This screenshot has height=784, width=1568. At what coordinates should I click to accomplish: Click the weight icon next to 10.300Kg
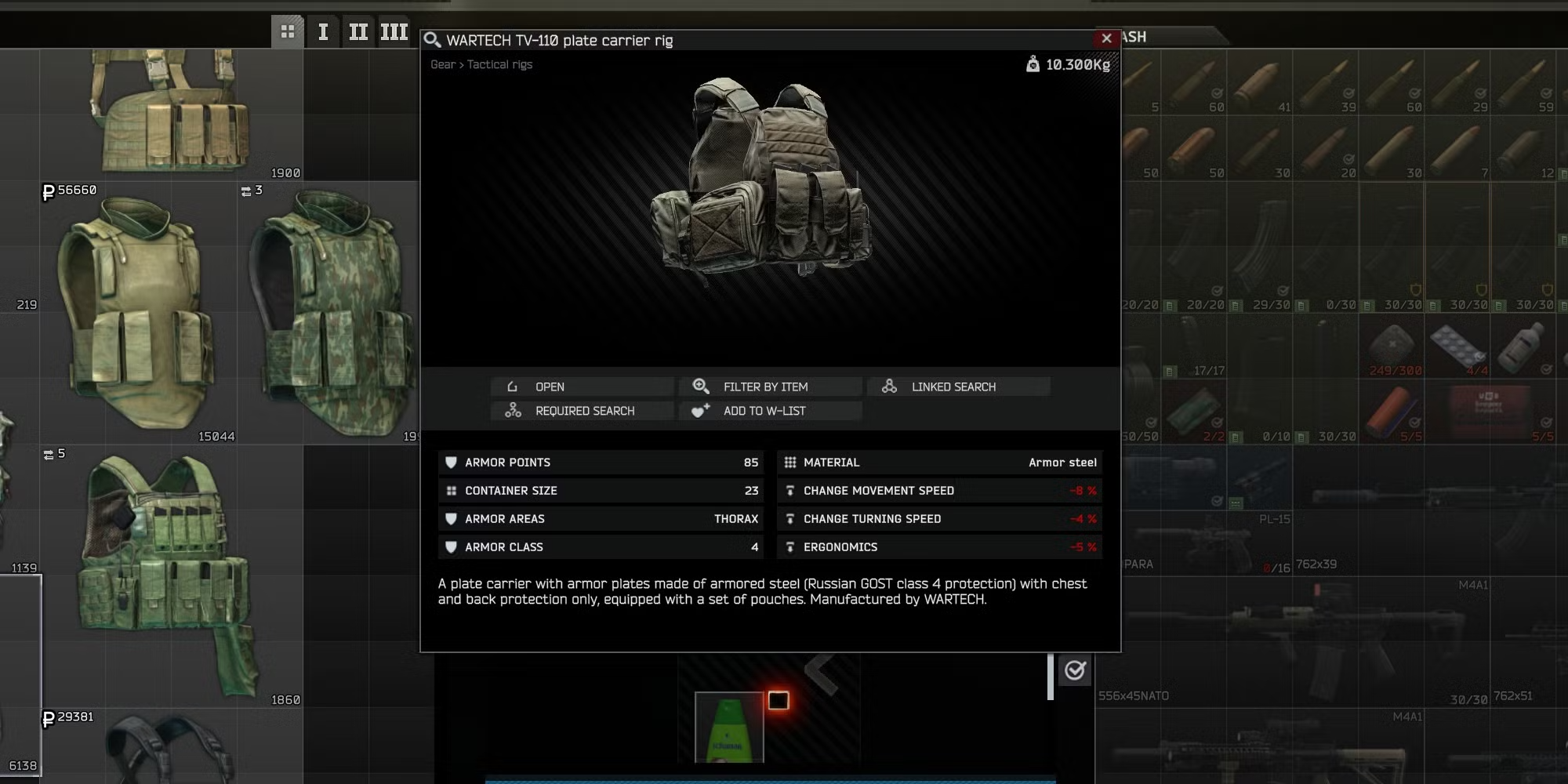click(1033, 64)
